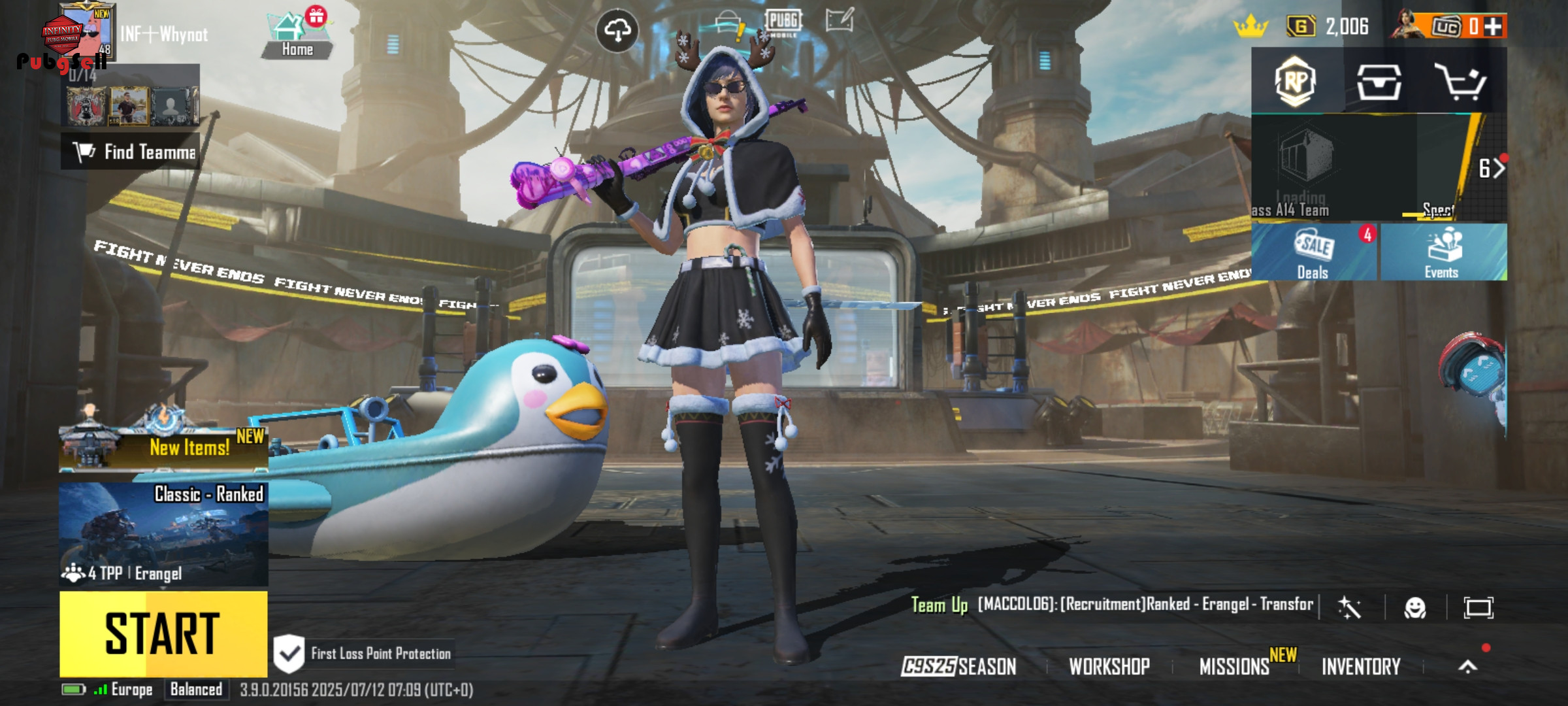This screenshot has width=1568, height=706.
Task: Open the cloud download icon
Action: click(x=617, y=30)
